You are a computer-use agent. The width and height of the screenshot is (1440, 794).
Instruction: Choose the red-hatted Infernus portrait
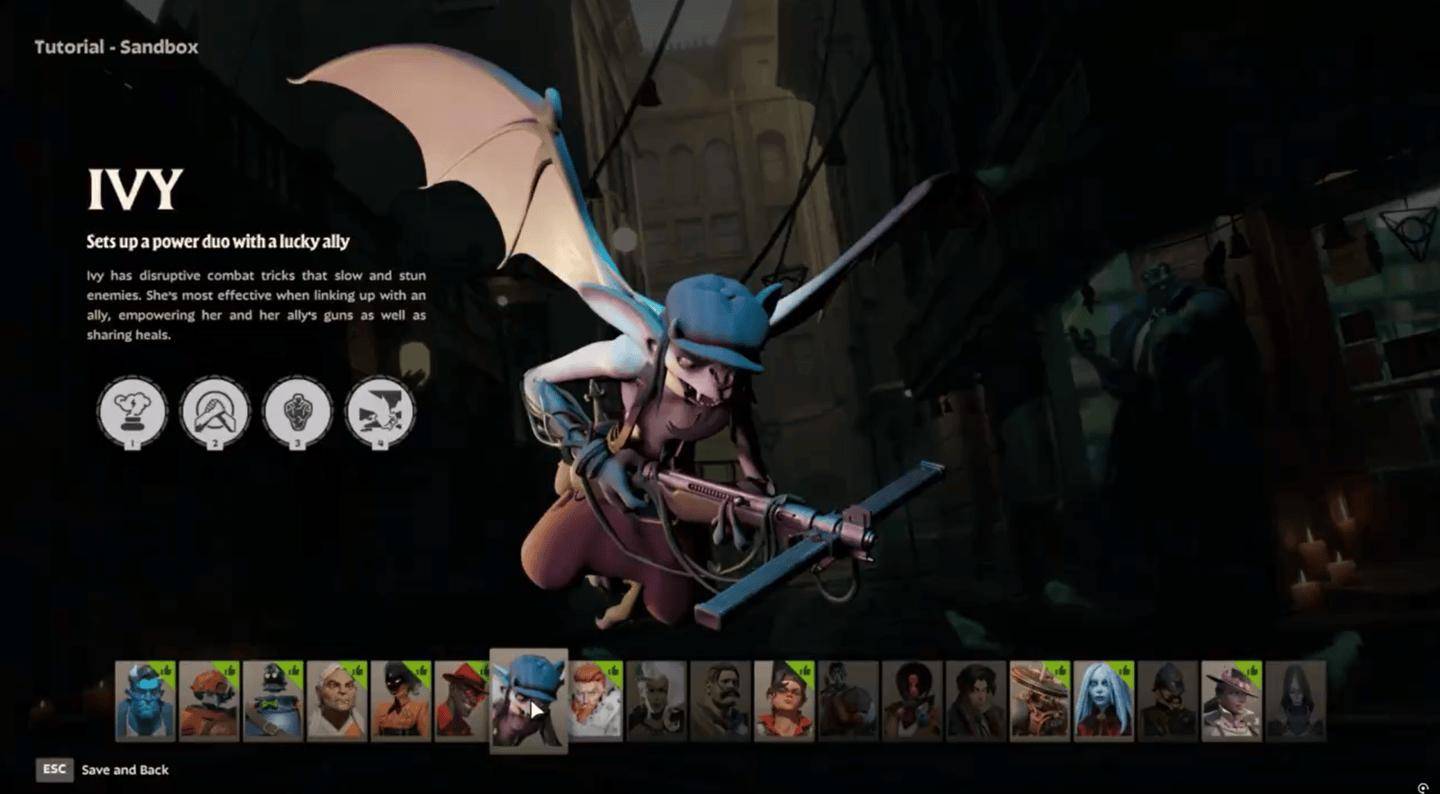463,700
